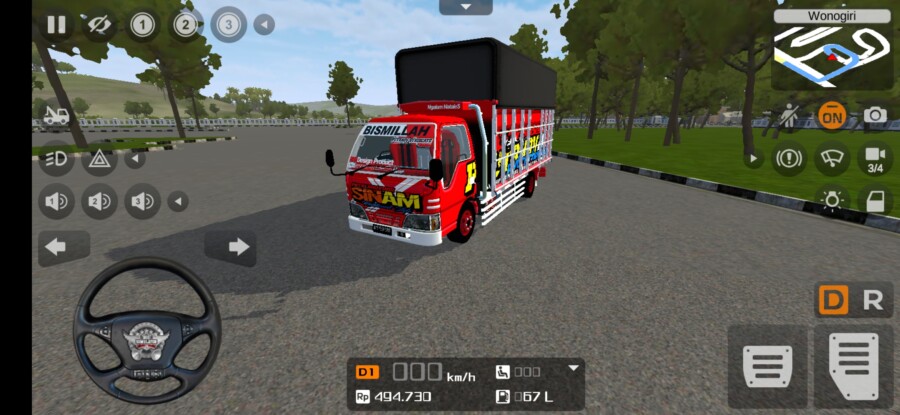
Task: Take a photo with the camera icon
Action: [875, 116]
